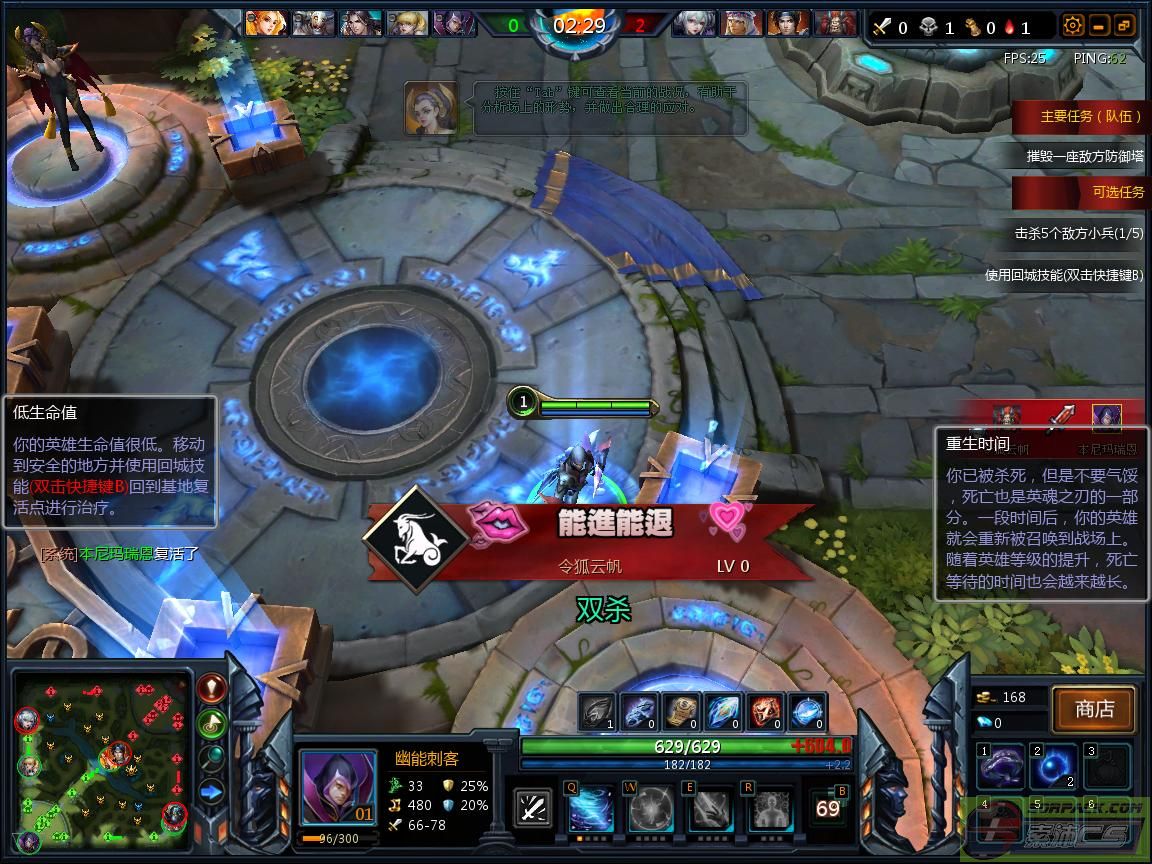Image resolution: width=1152 pixels, height=864 pixels.
Task: Click the green flag signal button
Action: [211, 723]
